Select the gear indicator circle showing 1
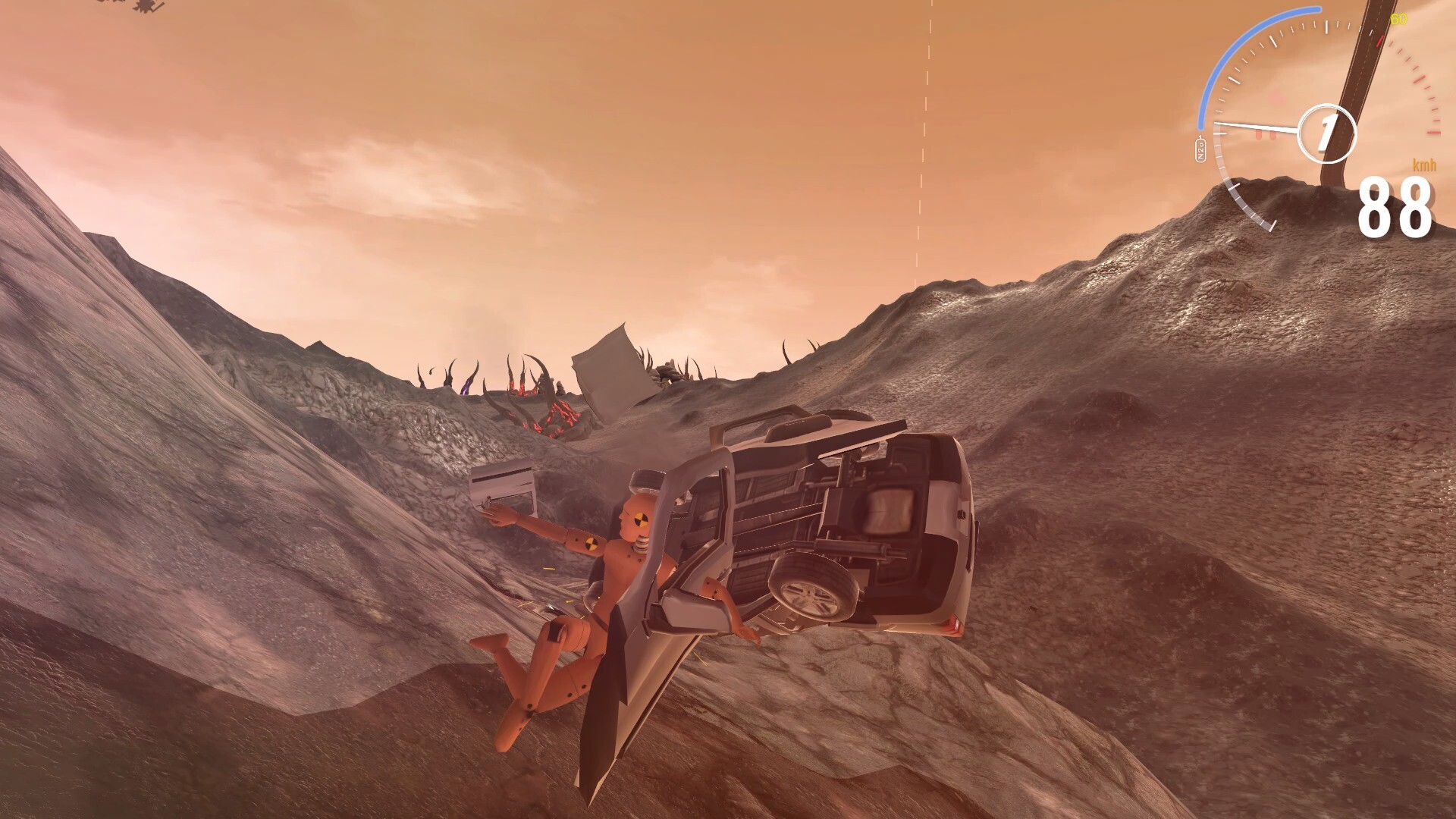 click(x=1327, y=133)
